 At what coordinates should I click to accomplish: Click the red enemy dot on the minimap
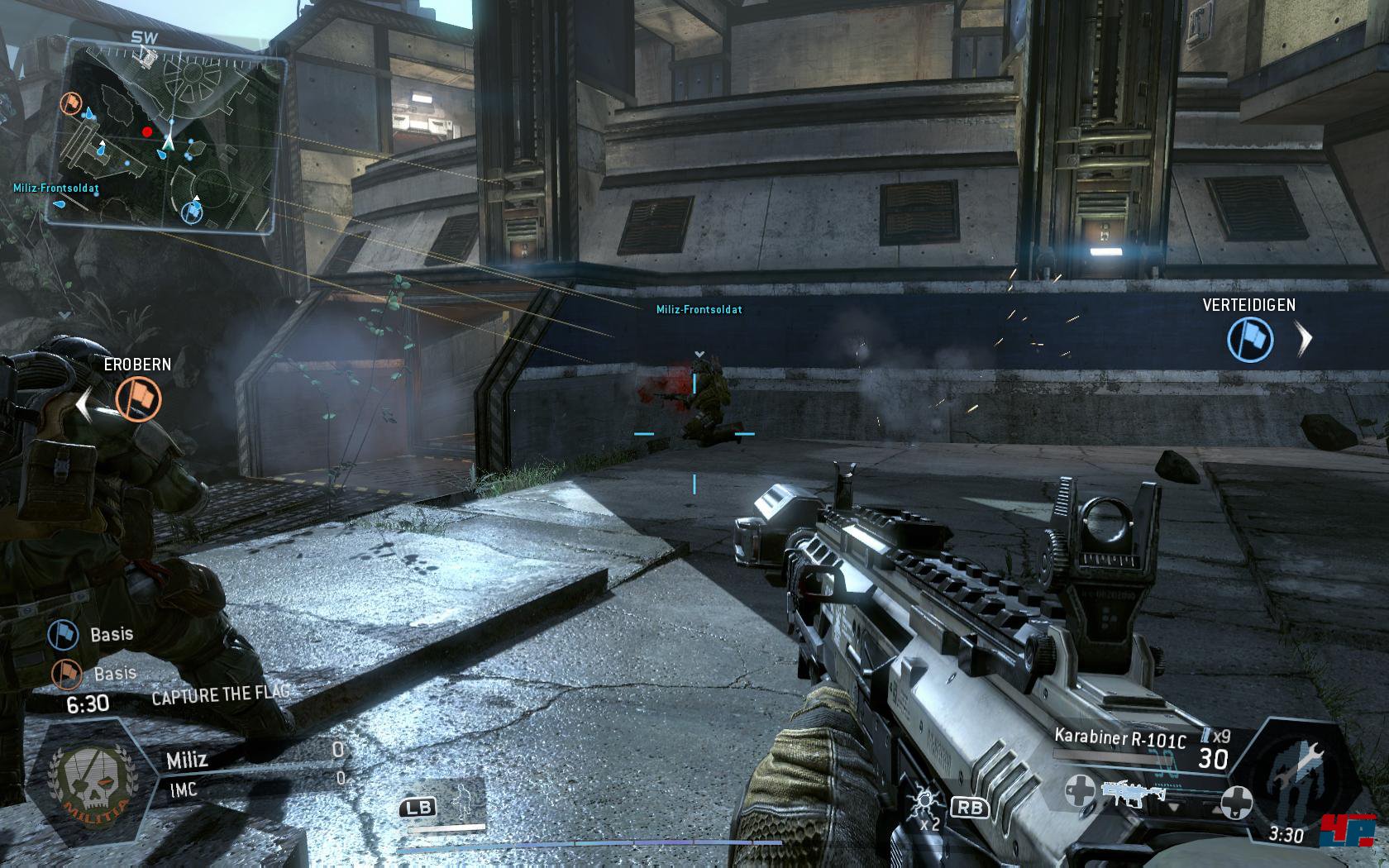[147, 131]
